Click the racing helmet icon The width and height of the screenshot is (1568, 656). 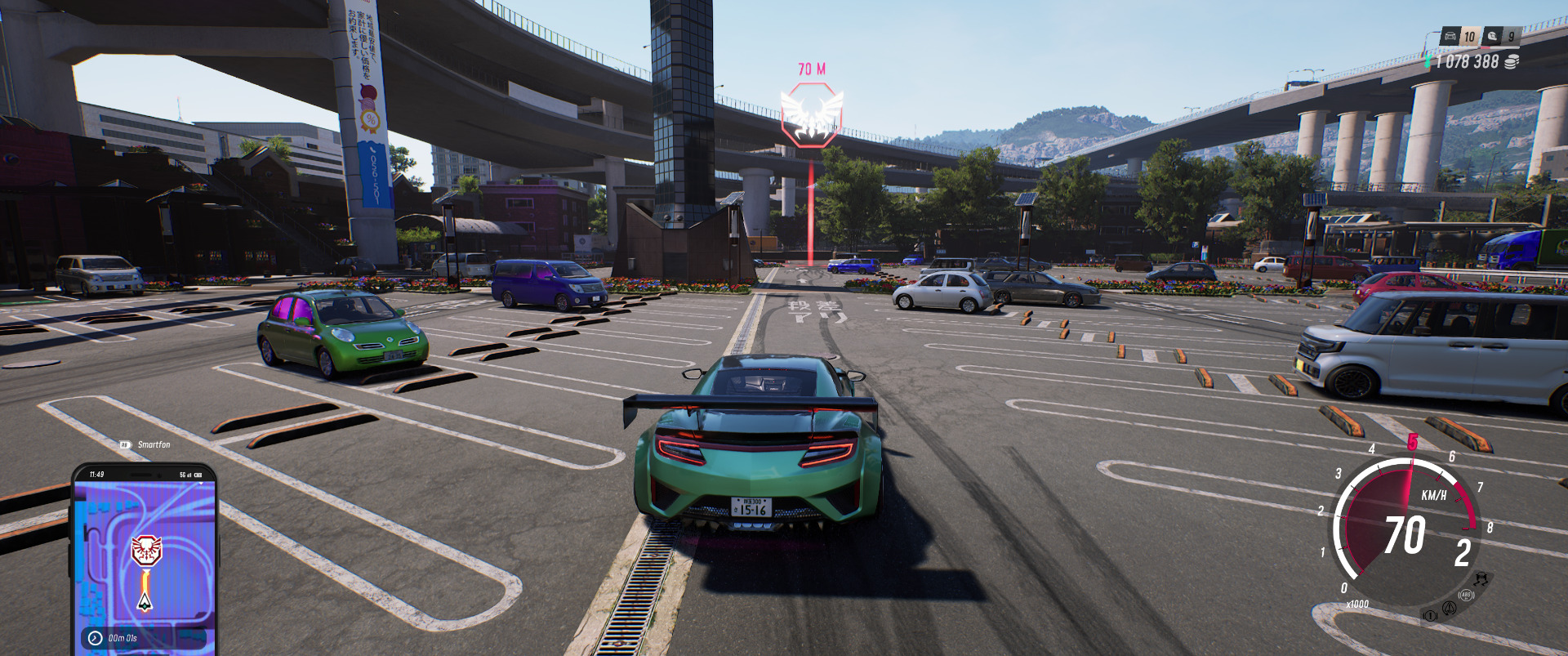pos(1493,37)
